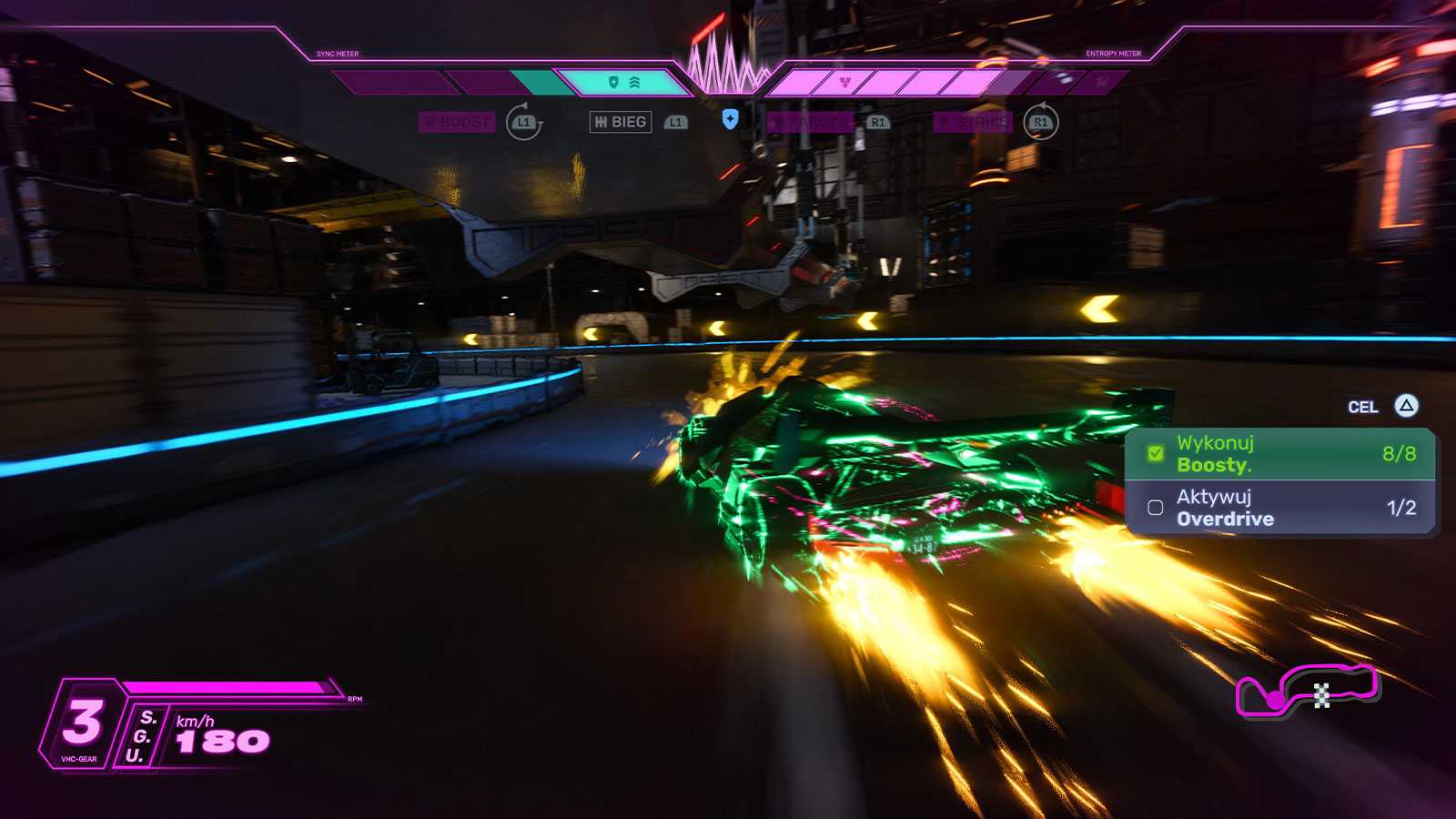
Task: Open the Sync Meter header label
Action: (x=337, y=55)
